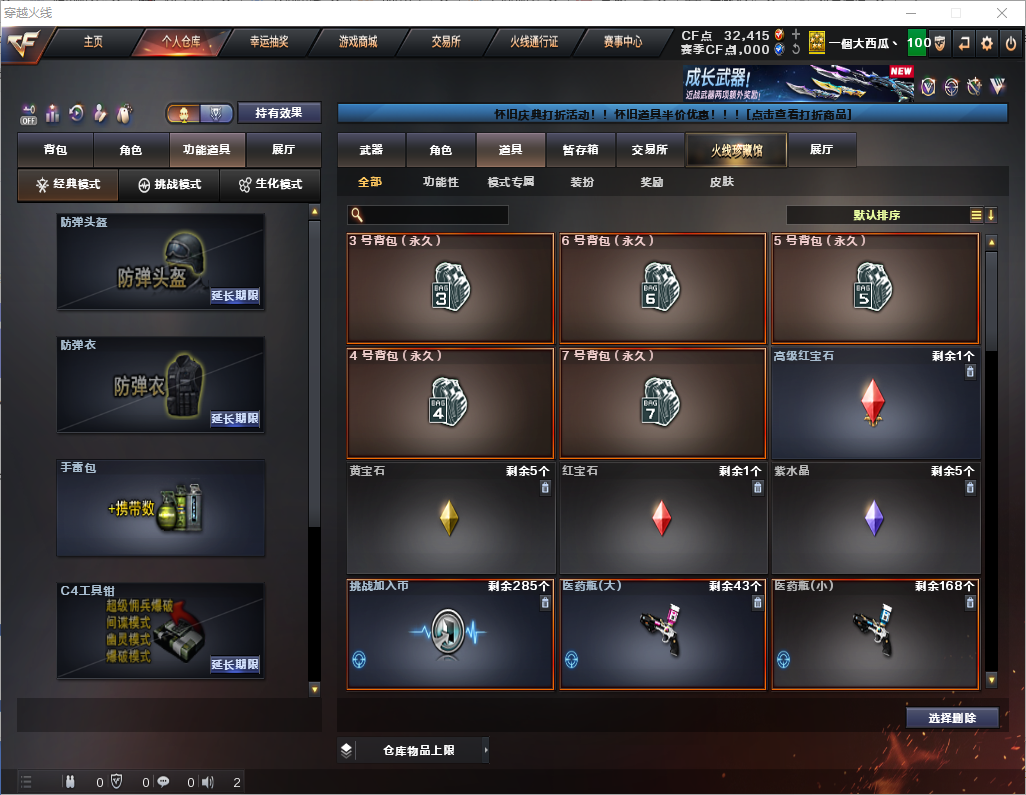Extend the 防弹头盔 helmet duration

(235, 296)
